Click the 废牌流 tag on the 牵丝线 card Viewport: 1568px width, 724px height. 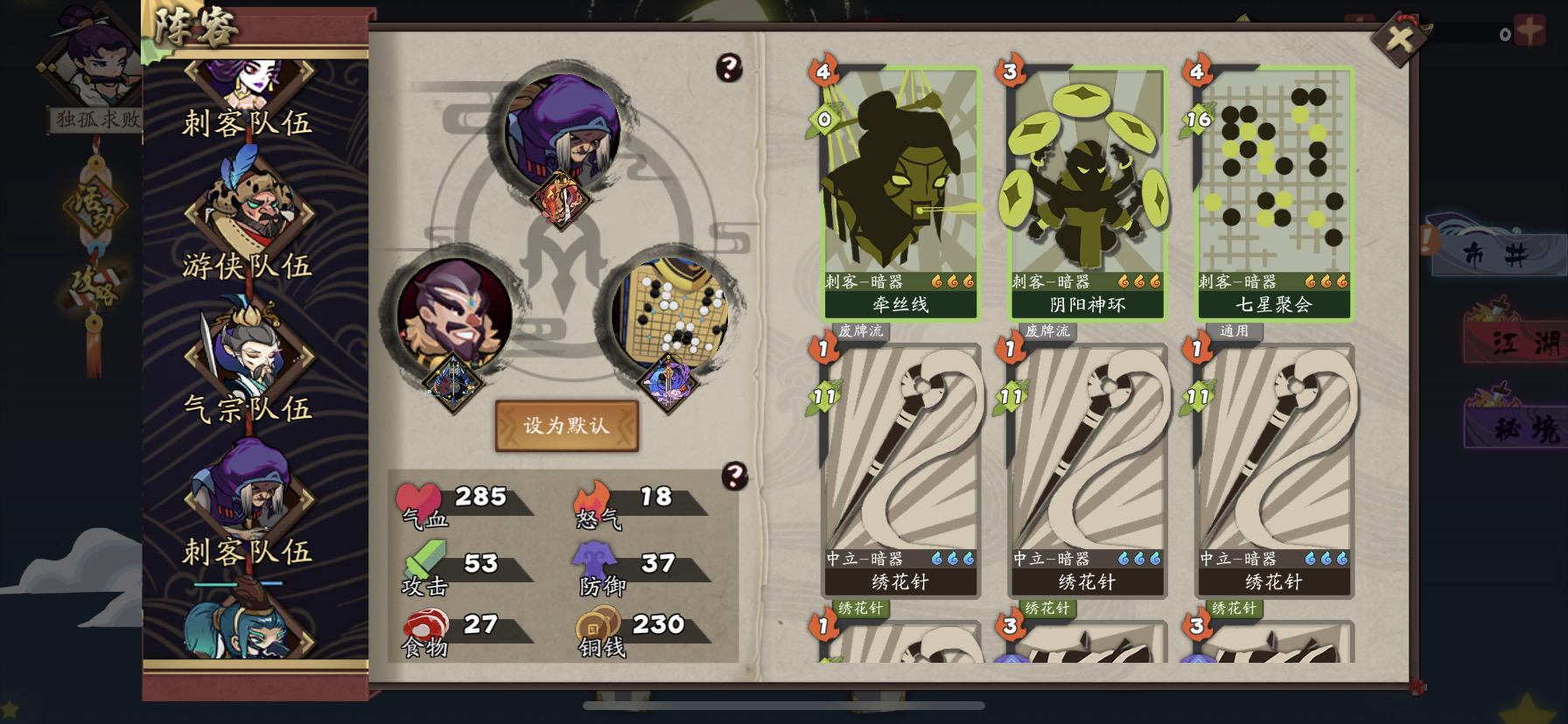(x=861, y=331)
